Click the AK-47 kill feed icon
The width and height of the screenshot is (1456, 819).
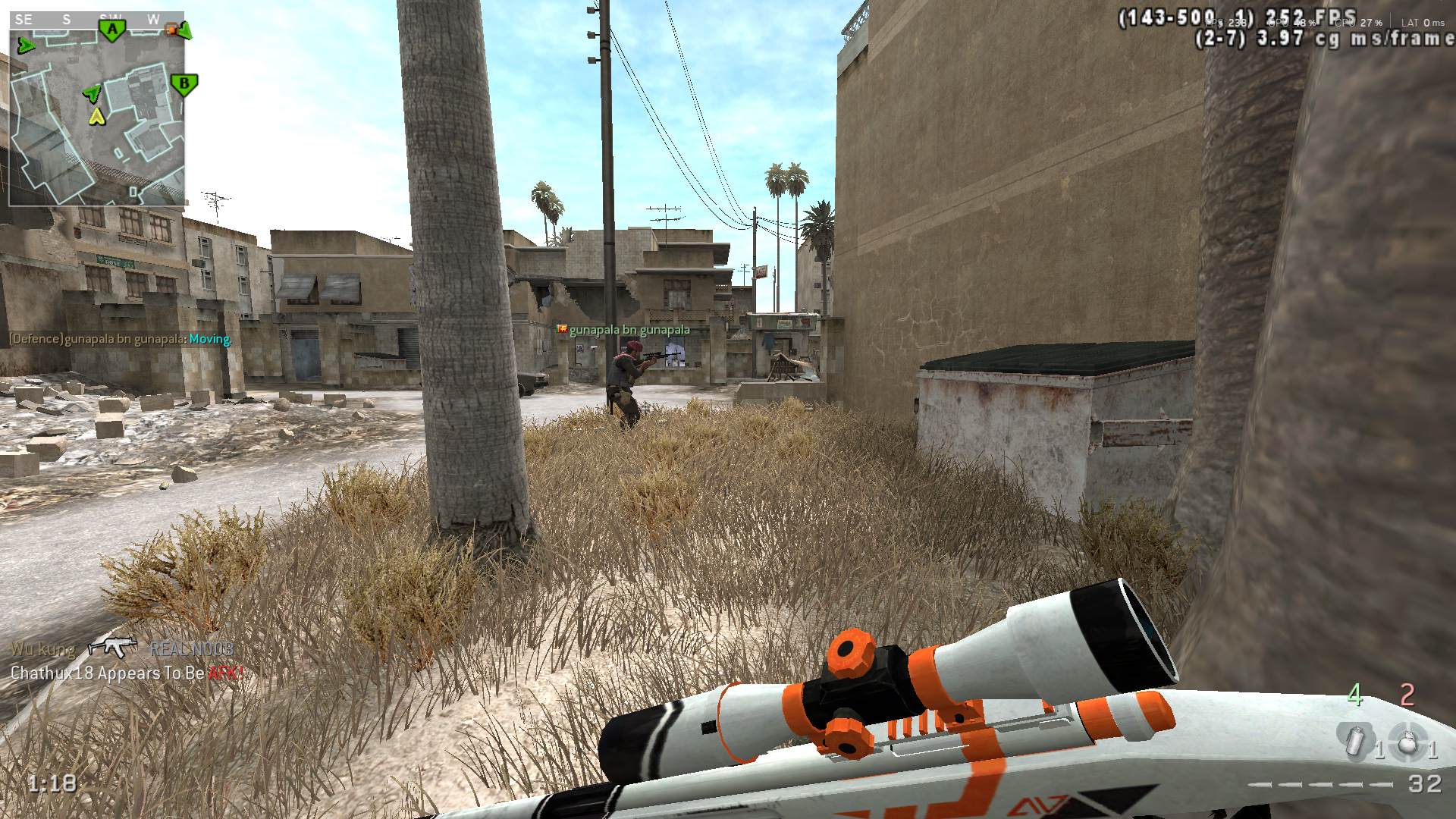(112, 647)
